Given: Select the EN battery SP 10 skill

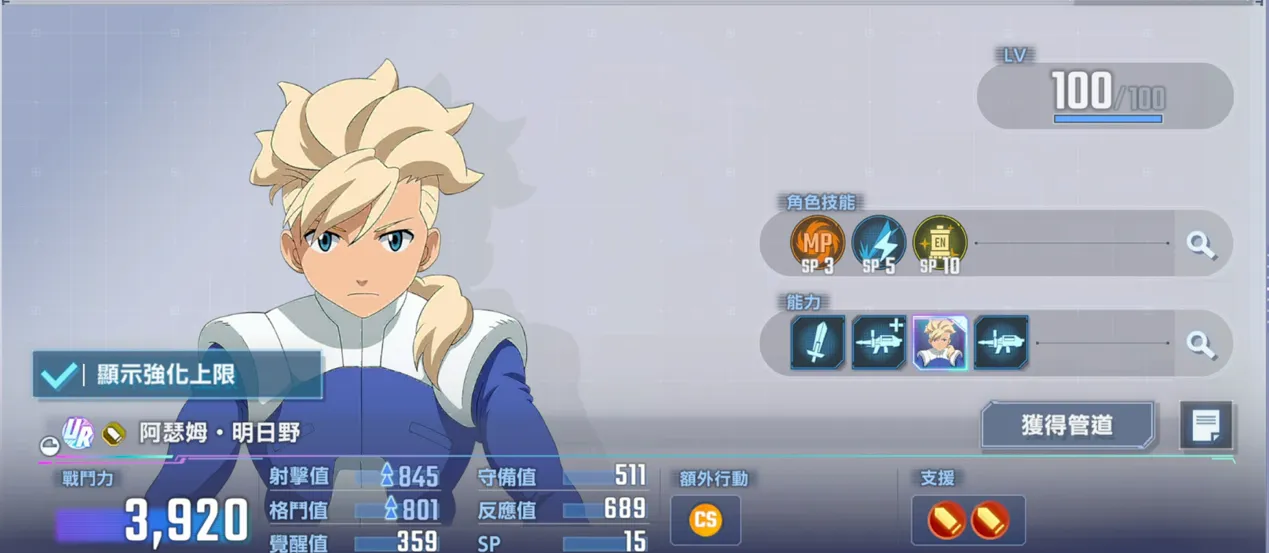Looking at the screenshot, I should tap(940, 243).
